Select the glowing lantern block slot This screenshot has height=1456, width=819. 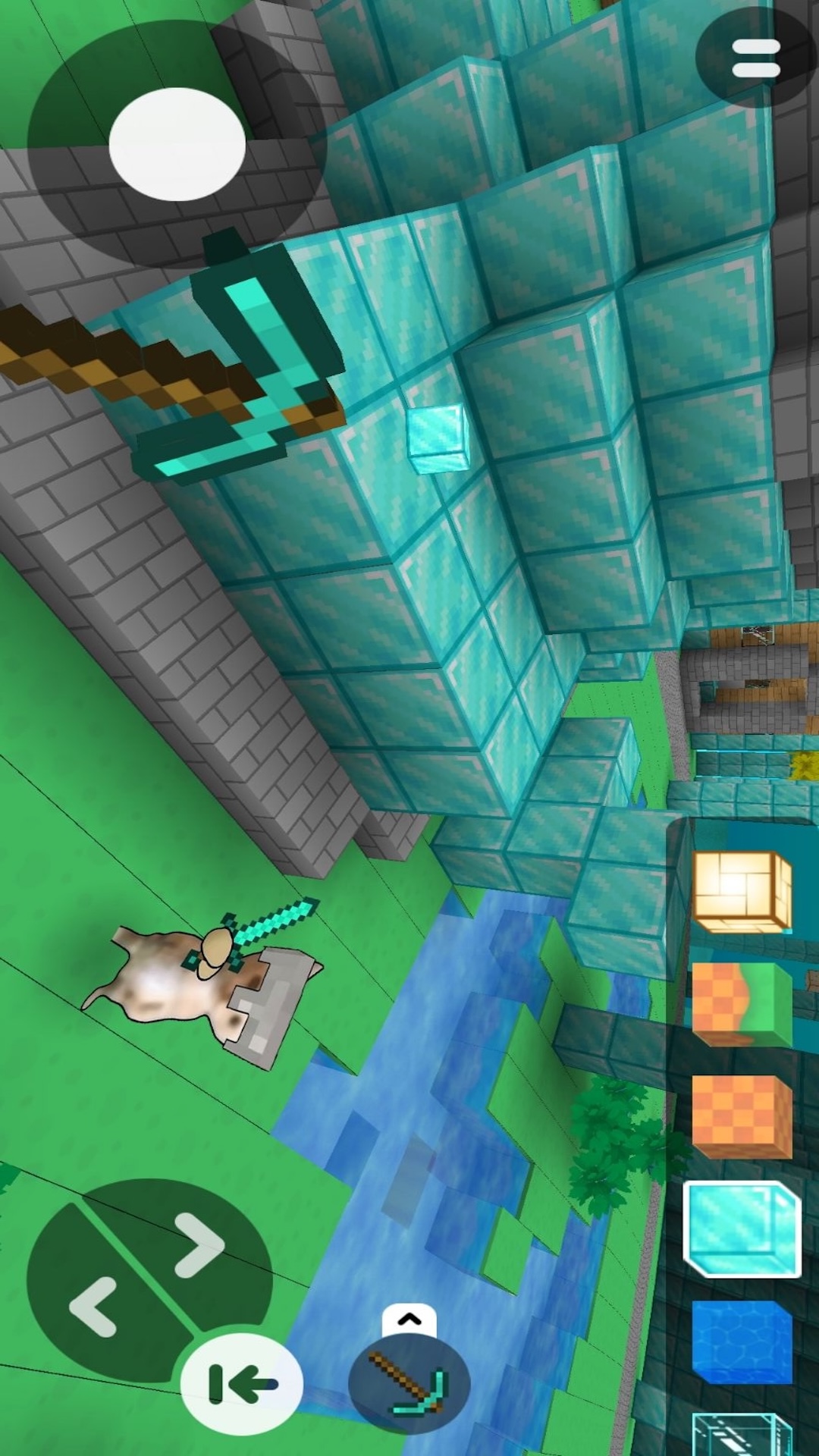742,892
